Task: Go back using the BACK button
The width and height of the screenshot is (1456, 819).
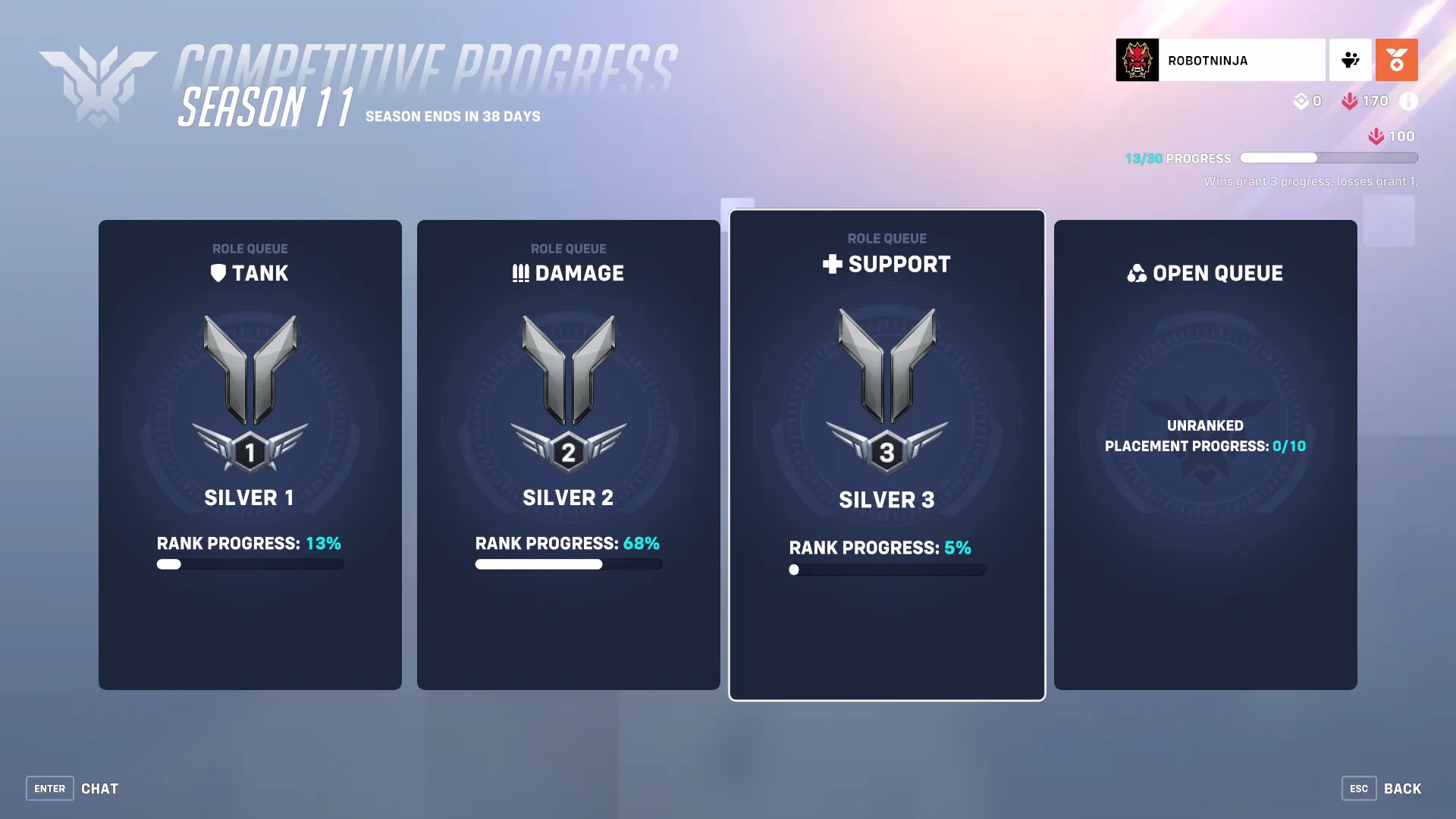Action: click(1404, 789)
